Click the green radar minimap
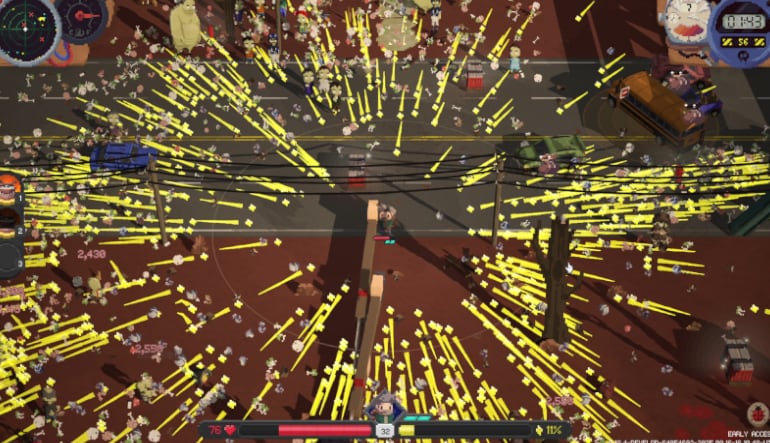770x443 pixels. coord(26,28)
